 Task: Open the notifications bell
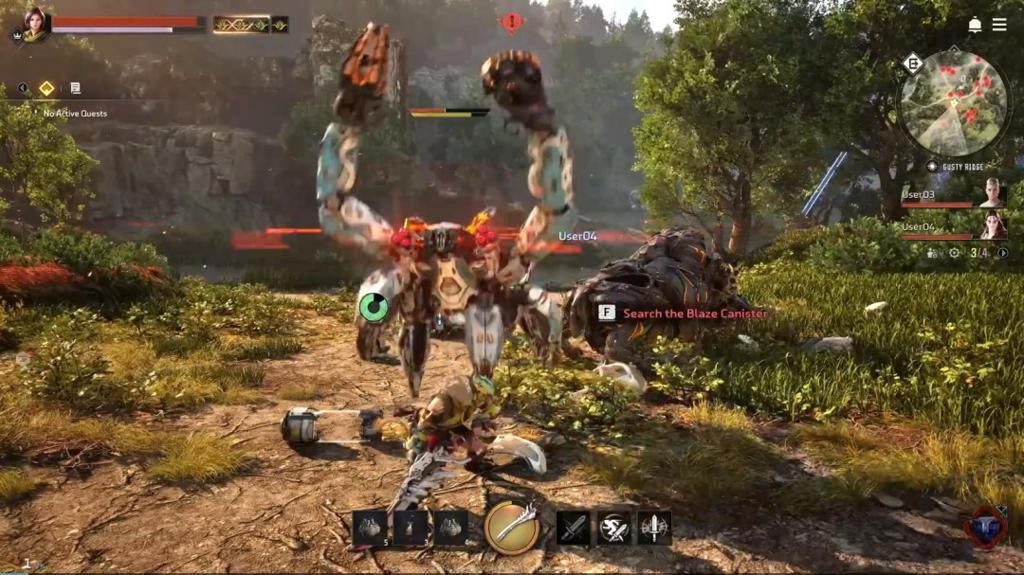(974, 24)
